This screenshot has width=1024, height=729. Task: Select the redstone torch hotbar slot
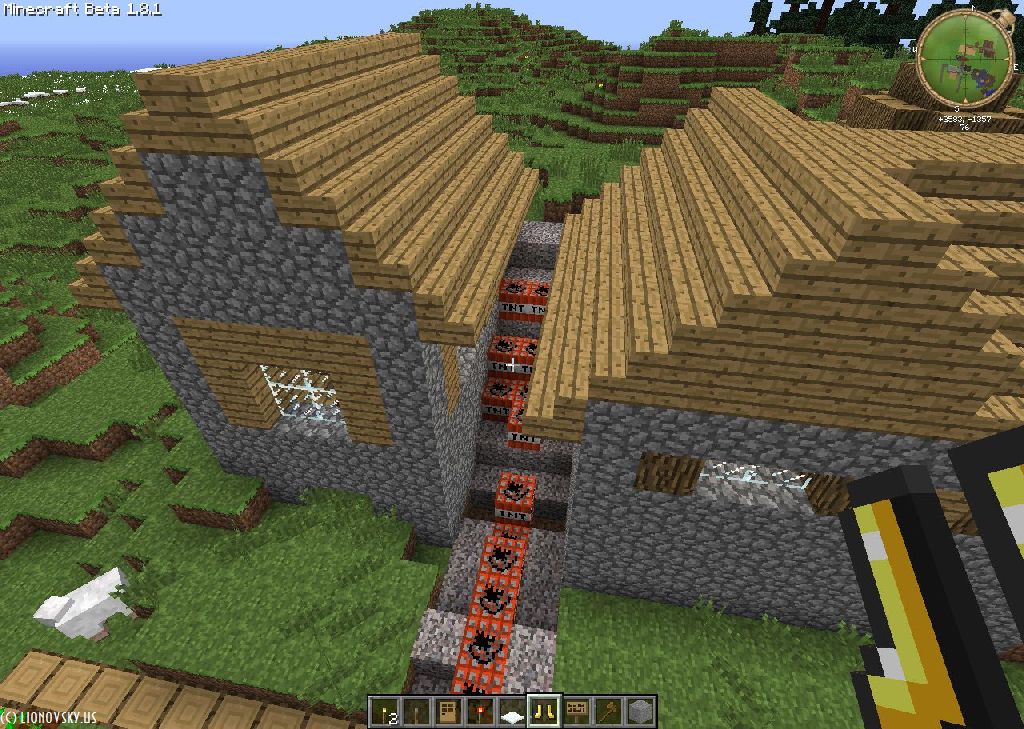(481, 712)
